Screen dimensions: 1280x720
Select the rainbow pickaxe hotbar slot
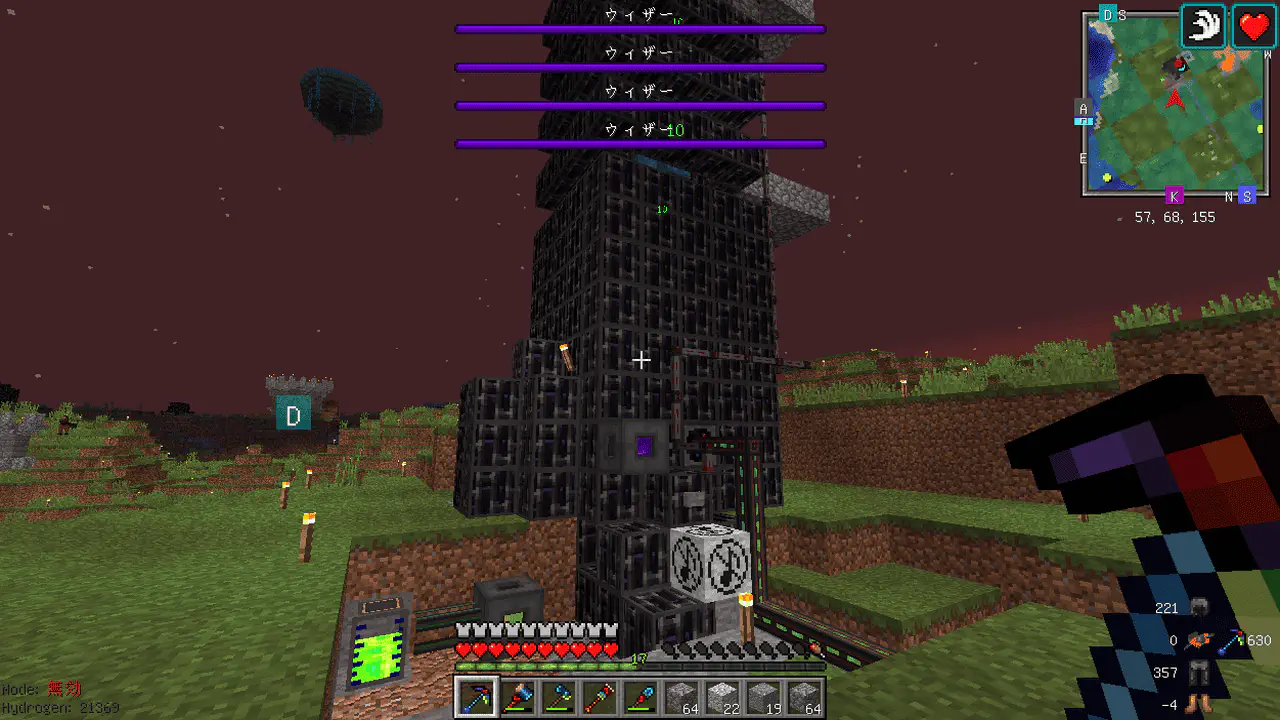[x=475, y=697]
